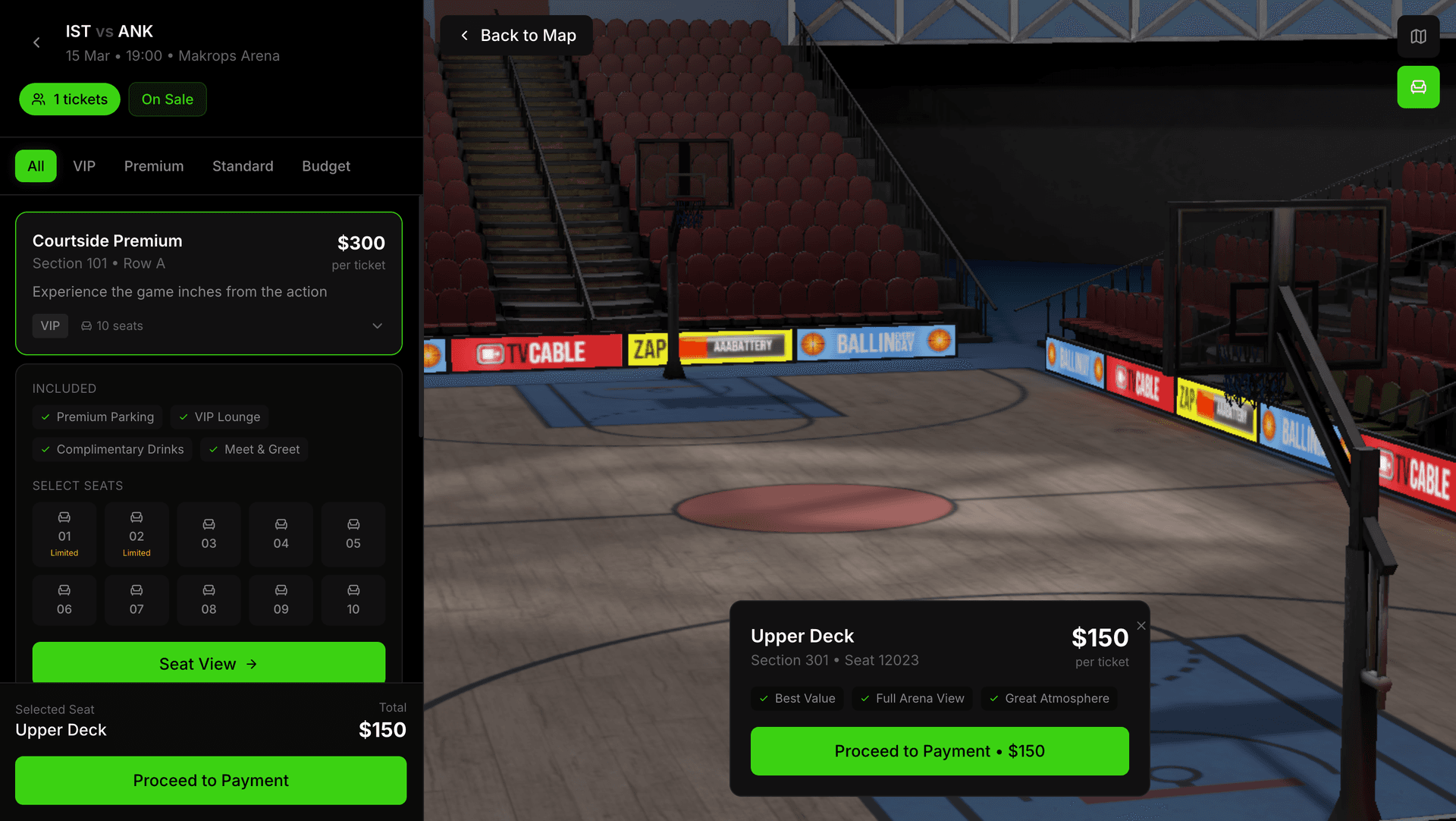Toggle the Premium Parking amenity

tap(97, 417)
